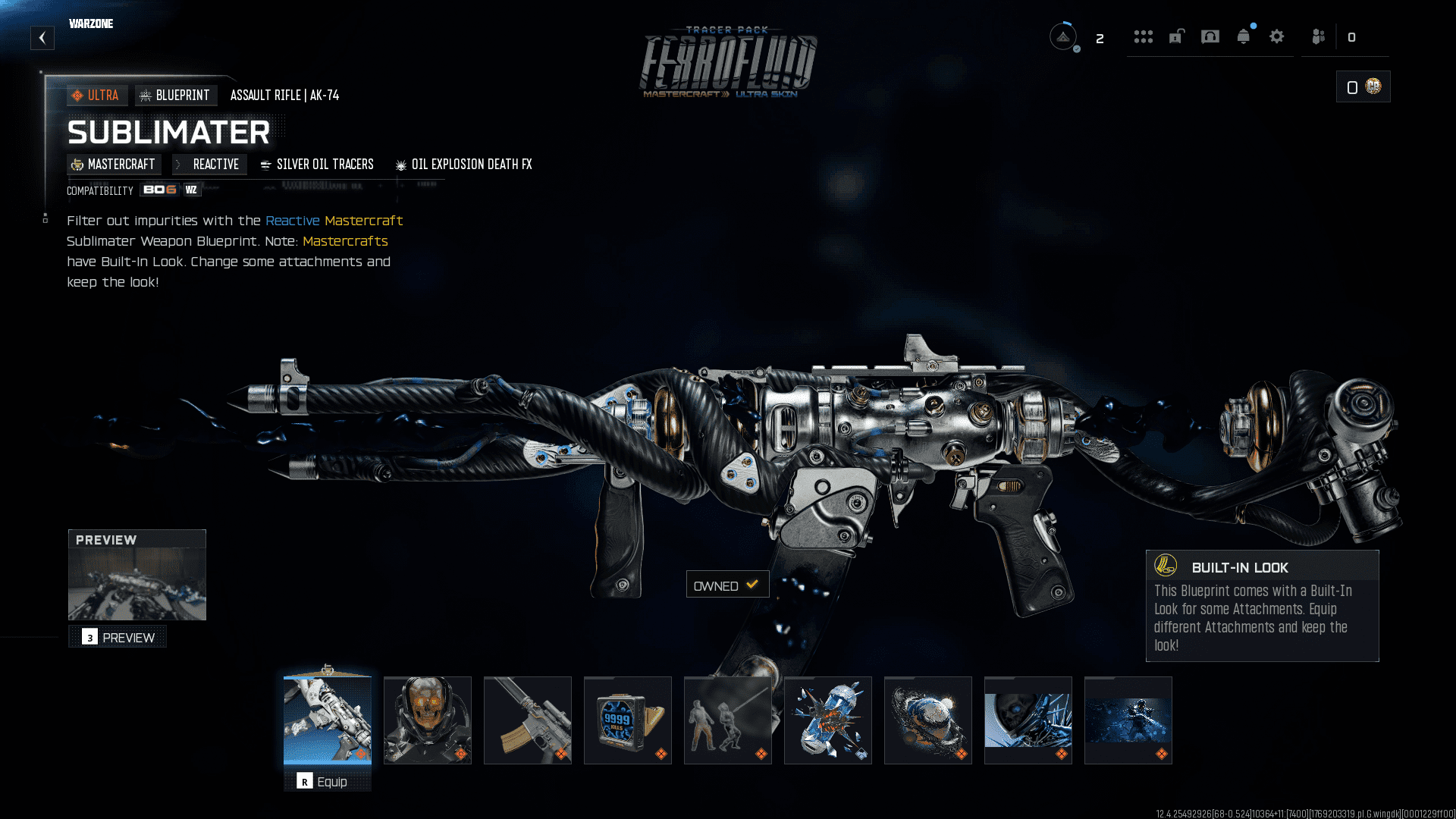Go back with the arrow button

(x=42, y=38)
